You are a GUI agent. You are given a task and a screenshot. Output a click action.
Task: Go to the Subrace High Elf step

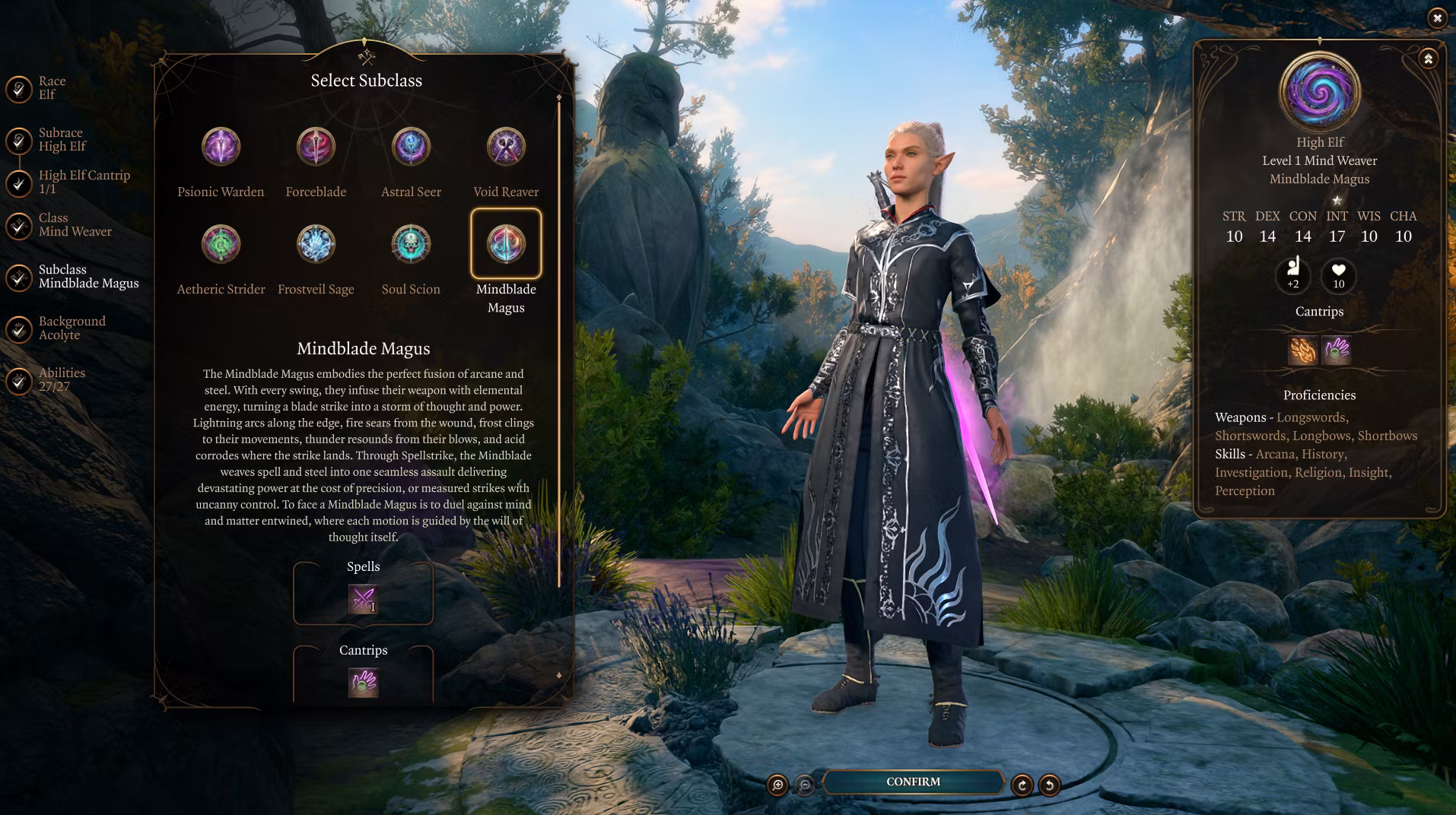[x=61, y=140]
